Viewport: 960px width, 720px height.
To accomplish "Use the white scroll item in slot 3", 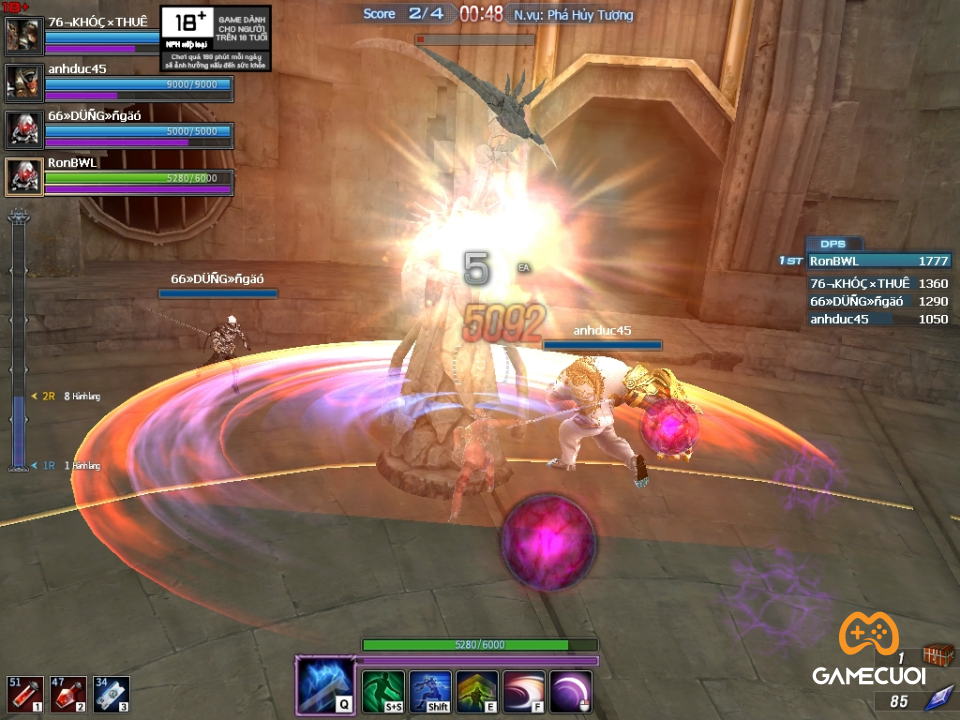I will [x=110, y=694].
